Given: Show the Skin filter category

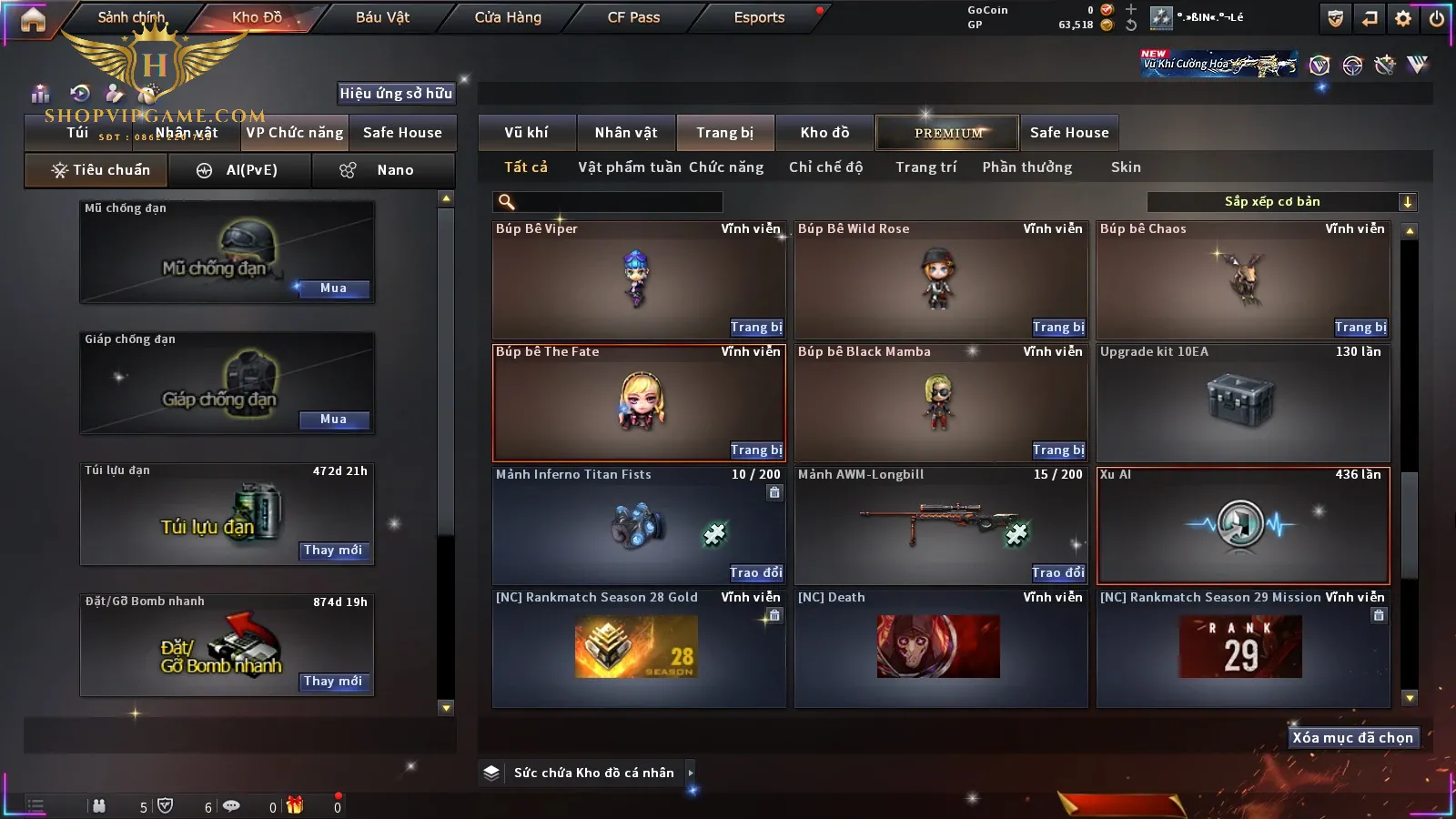Looking at the screenshot, I should pos(1126,167).
